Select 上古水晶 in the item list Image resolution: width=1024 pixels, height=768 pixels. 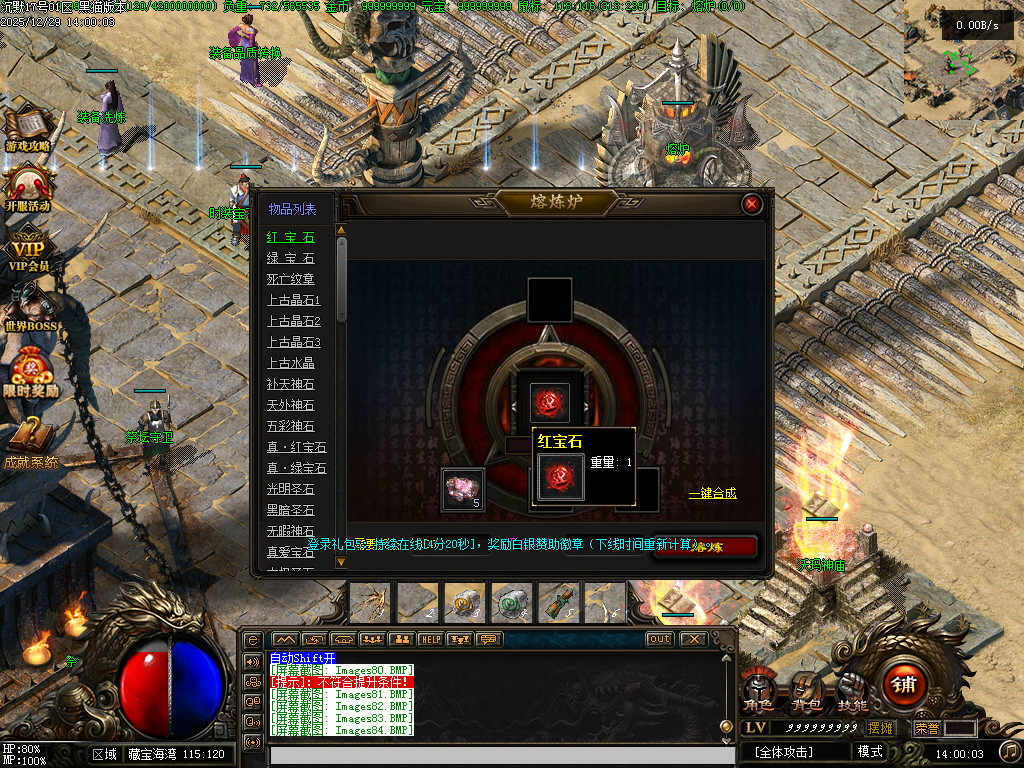[x=290, y=363]
